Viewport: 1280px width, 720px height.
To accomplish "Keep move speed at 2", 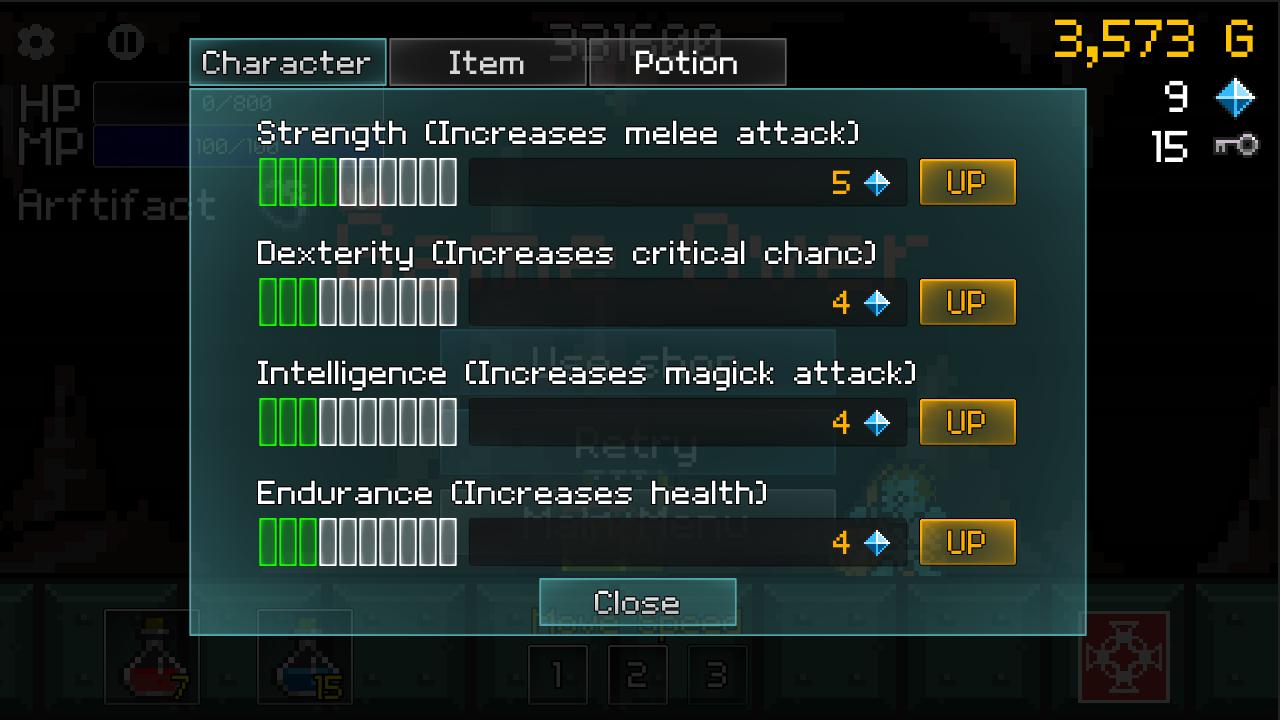I will 638,674.
